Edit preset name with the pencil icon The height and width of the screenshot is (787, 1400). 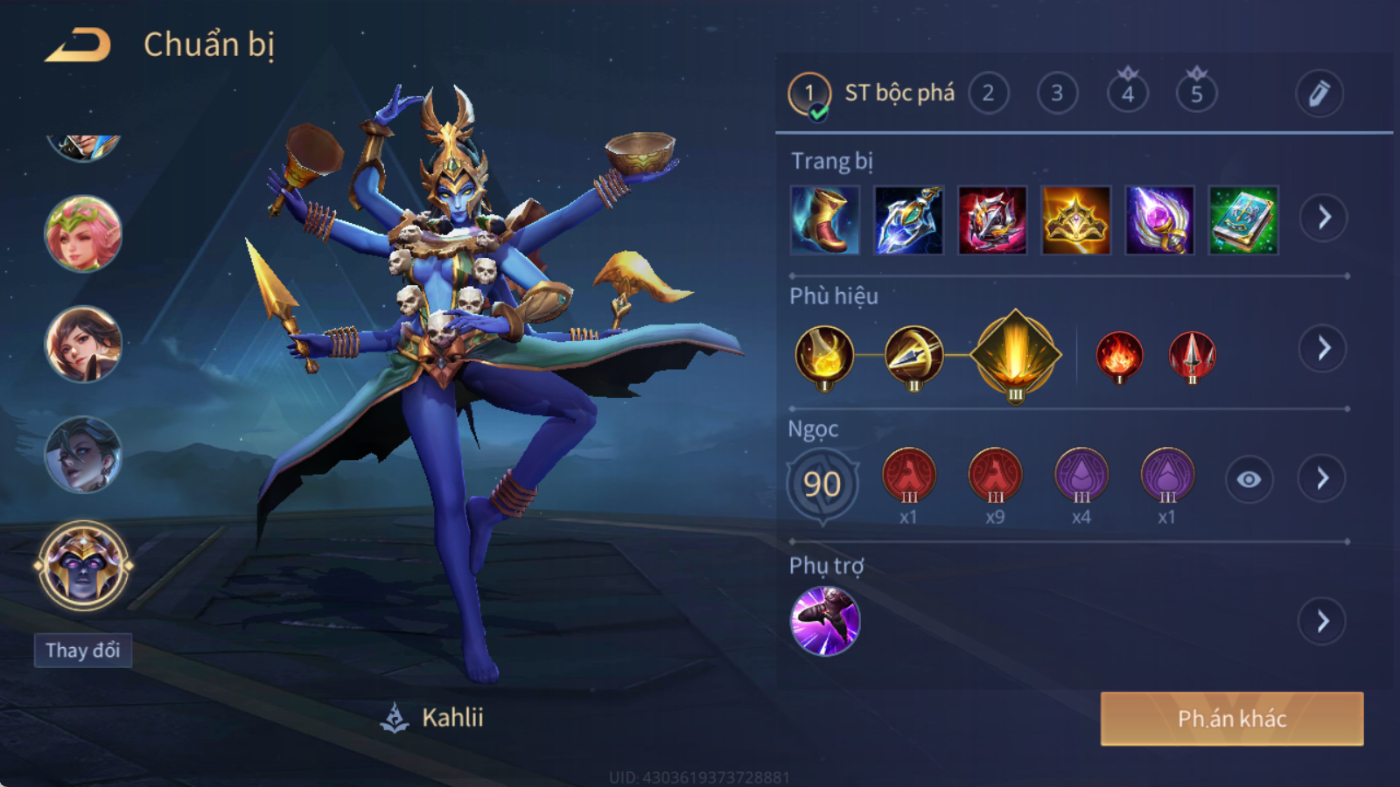pyautogui.click(x=1318, y=94)
